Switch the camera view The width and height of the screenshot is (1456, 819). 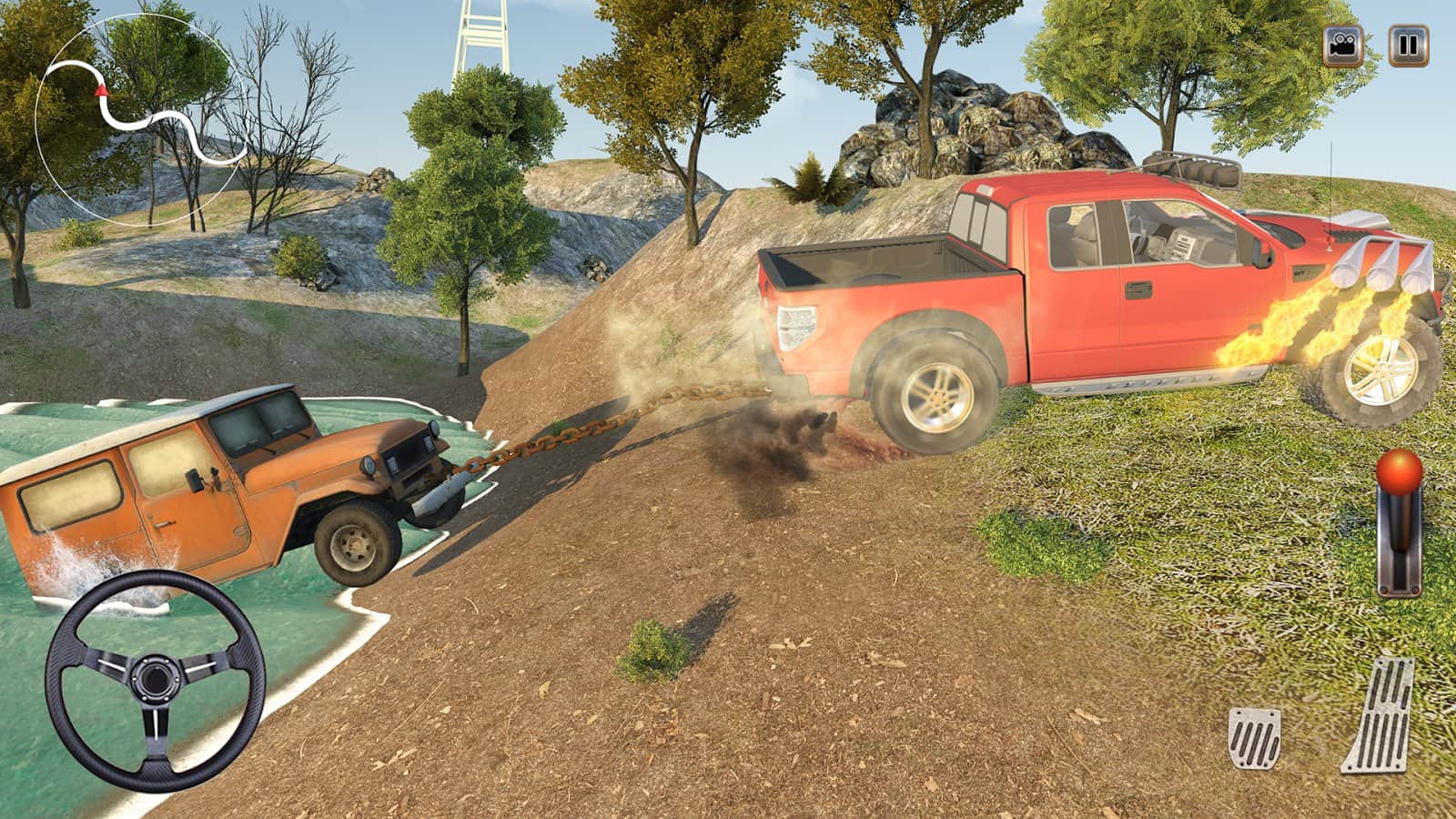(x=1342, y=46)
